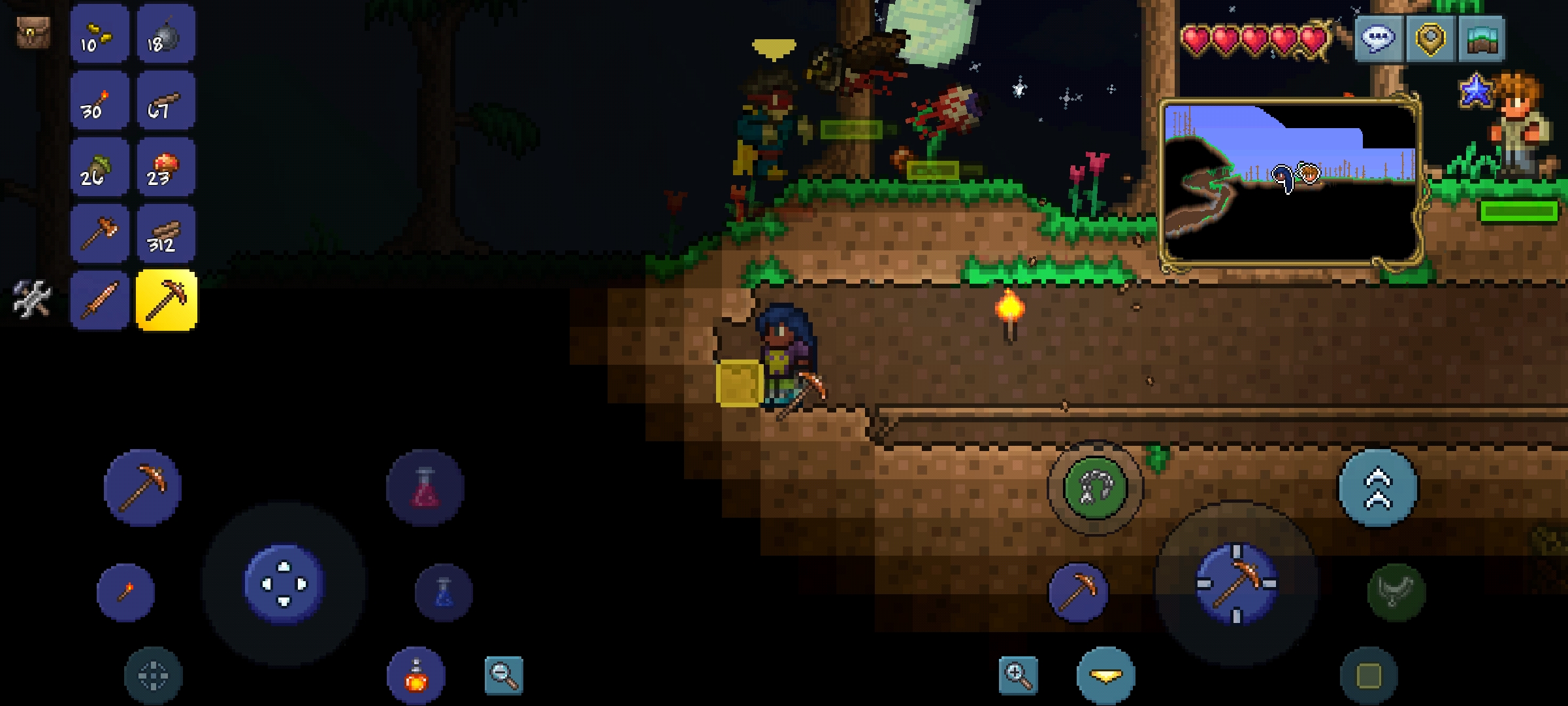Open the inventory bag
This screenshot has height=706, width=1568.
[32, 32]
